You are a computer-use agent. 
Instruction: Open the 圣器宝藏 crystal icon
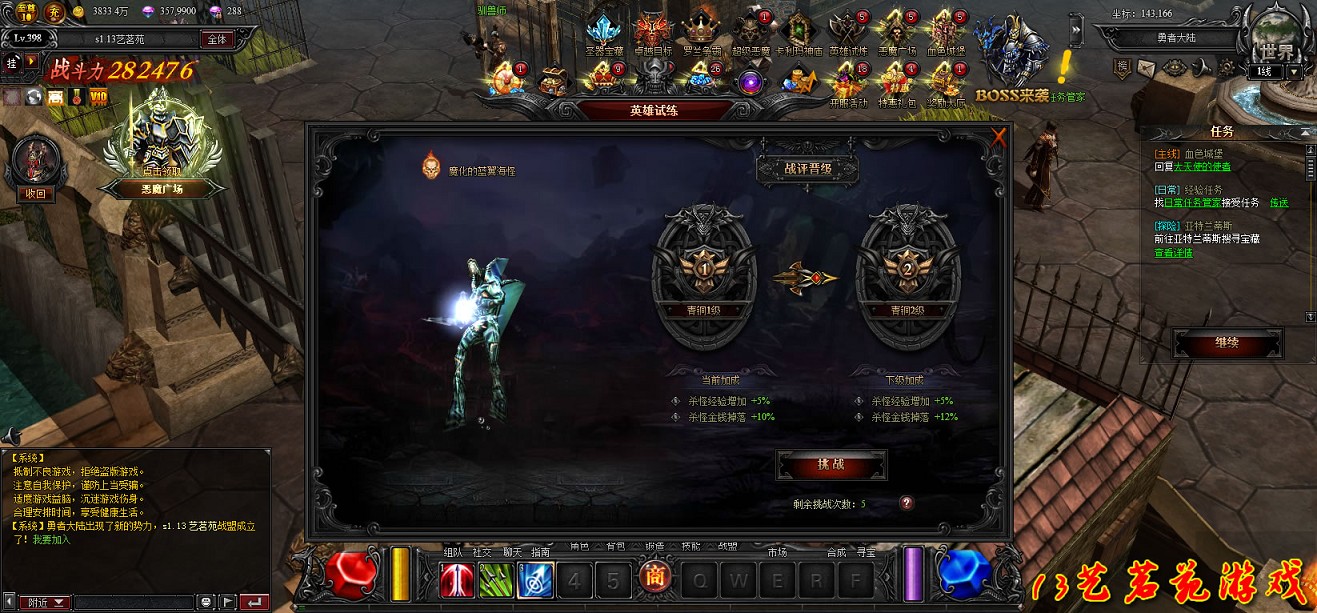coord(604,31)
